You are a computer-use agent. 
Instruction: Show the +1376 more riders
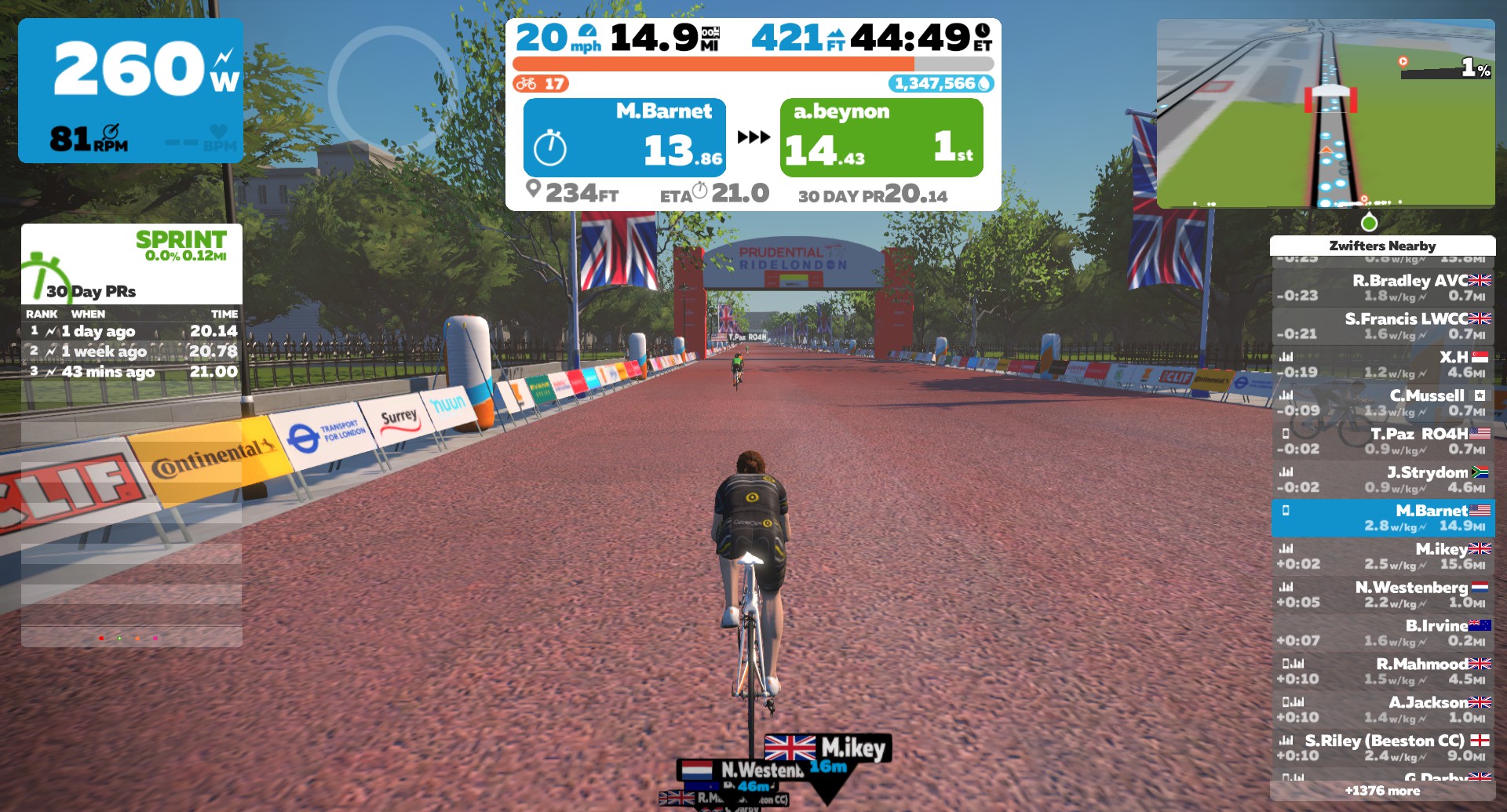point(1382,791)
